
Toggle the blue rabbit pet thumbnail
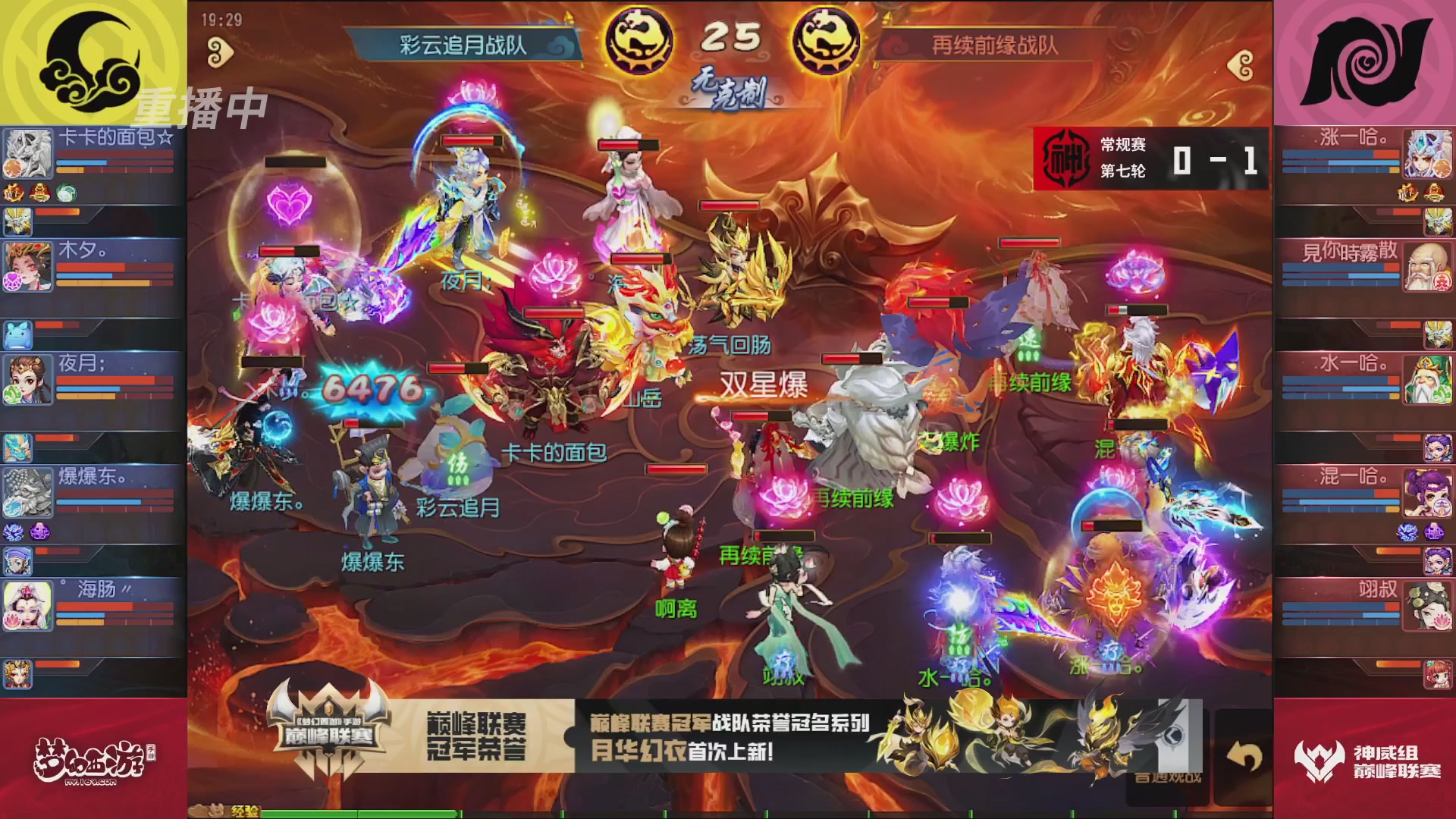[x=16, y=334]
